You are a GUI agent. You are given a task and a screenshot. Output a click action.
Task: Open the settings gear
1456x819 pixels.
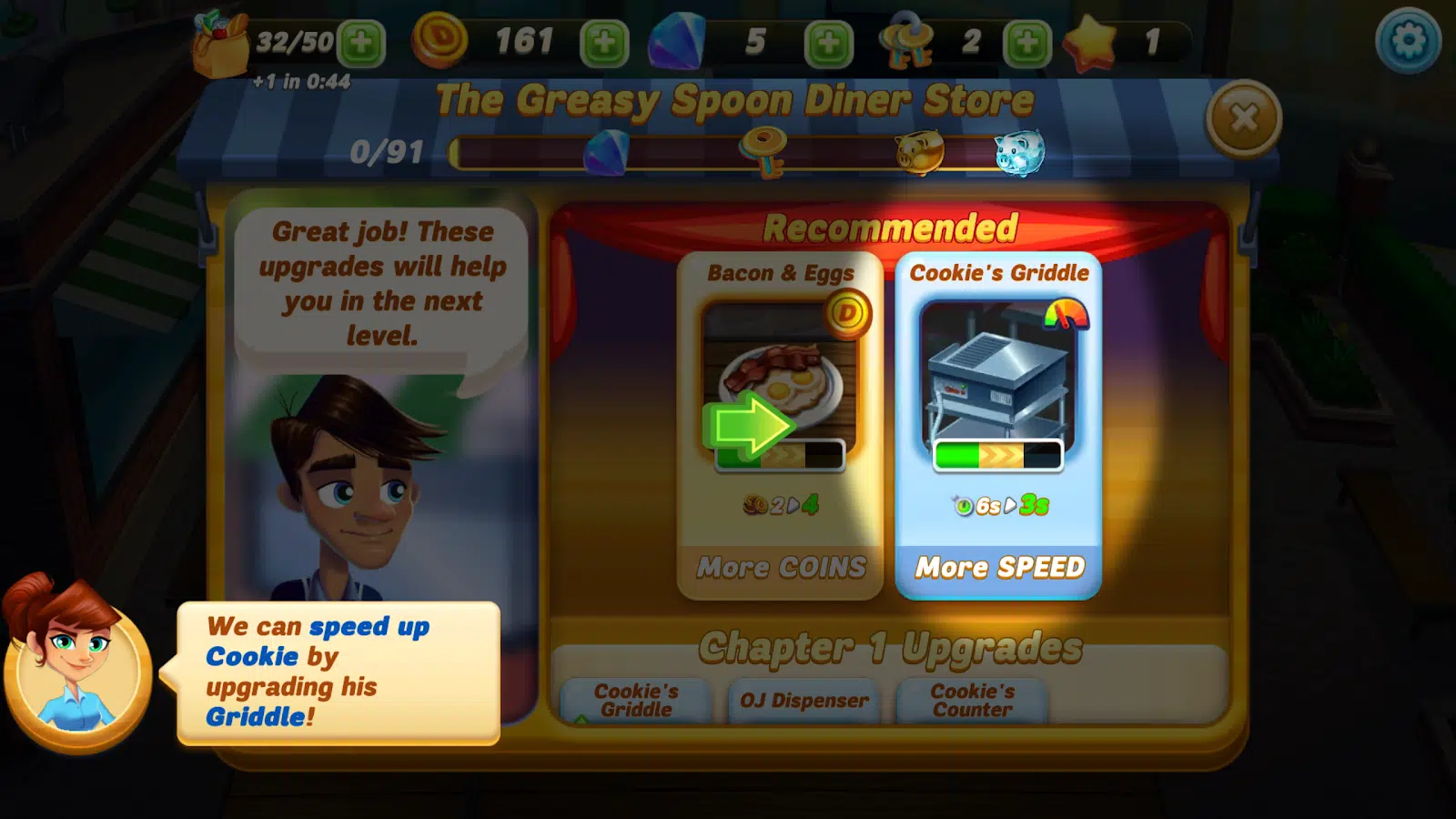[x=1408, y=41]
